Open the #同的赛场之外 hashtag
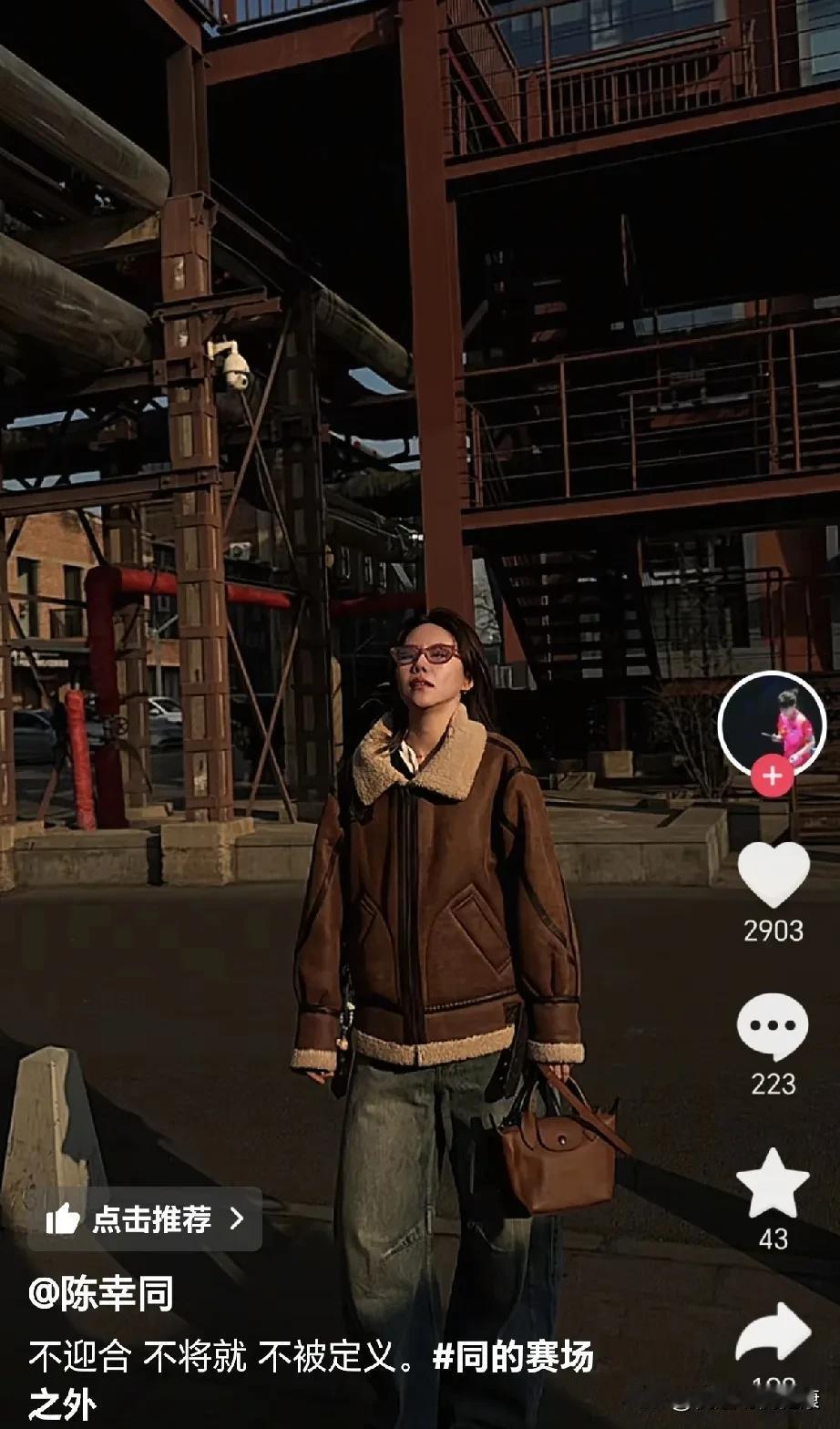 click(x=513, y=1358)
